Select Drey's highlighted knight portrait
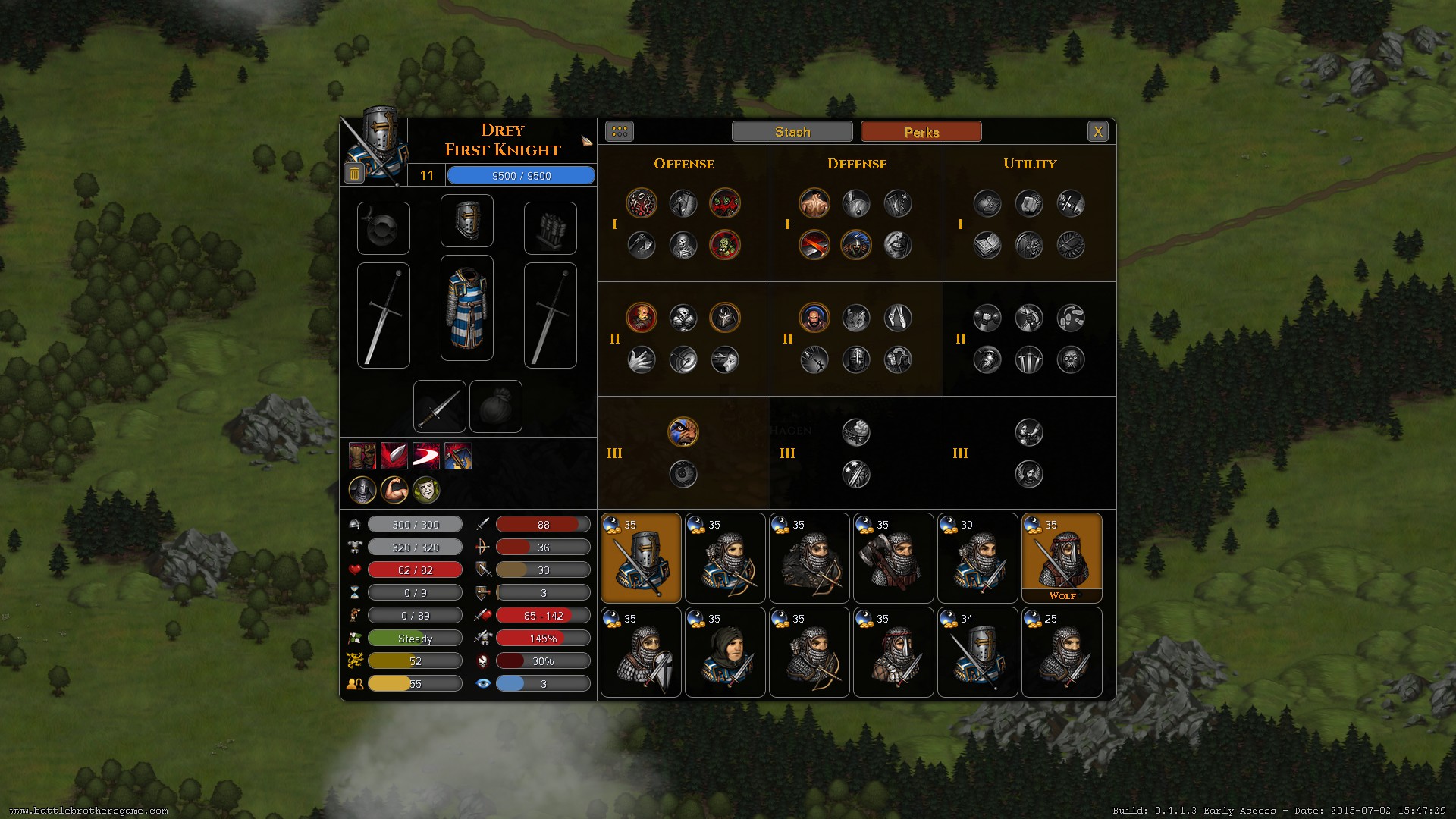Screen dimensions: 1456x819 coord(641,557)
